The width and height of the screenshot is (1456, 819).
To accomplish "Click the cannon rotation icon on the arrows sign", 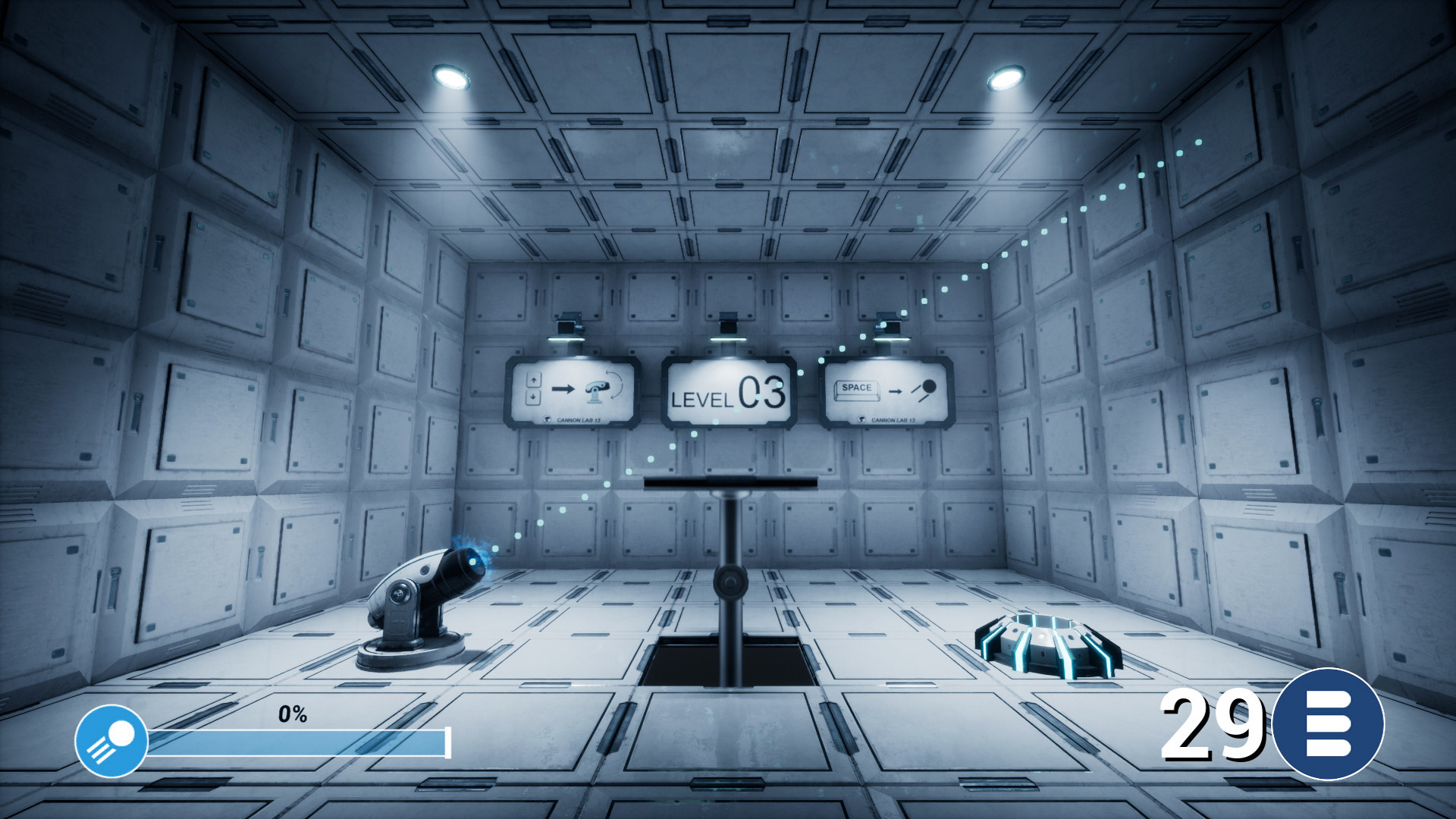I will (x=595, y=391).
